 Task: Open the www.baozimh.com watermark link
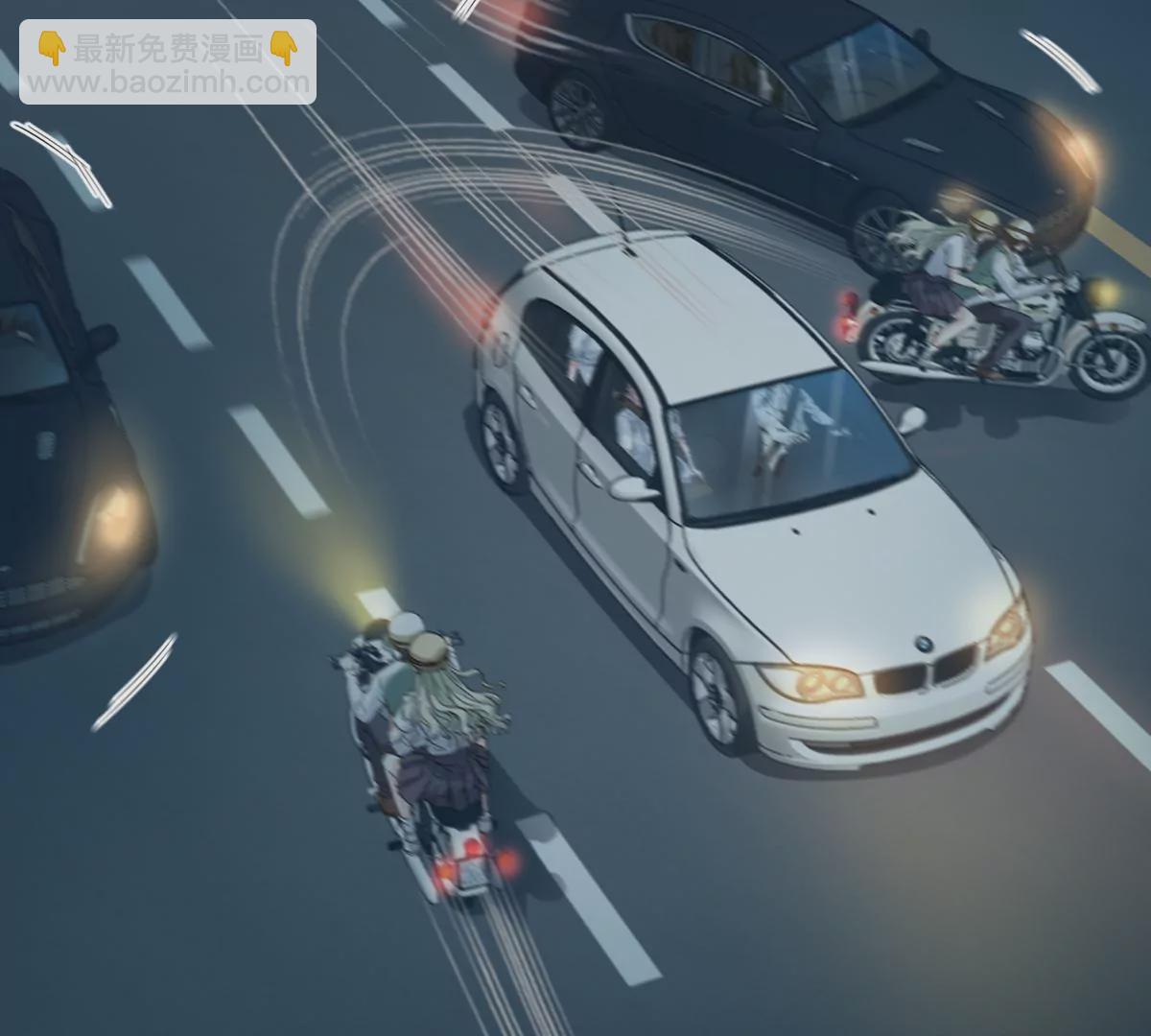point(167,82)
